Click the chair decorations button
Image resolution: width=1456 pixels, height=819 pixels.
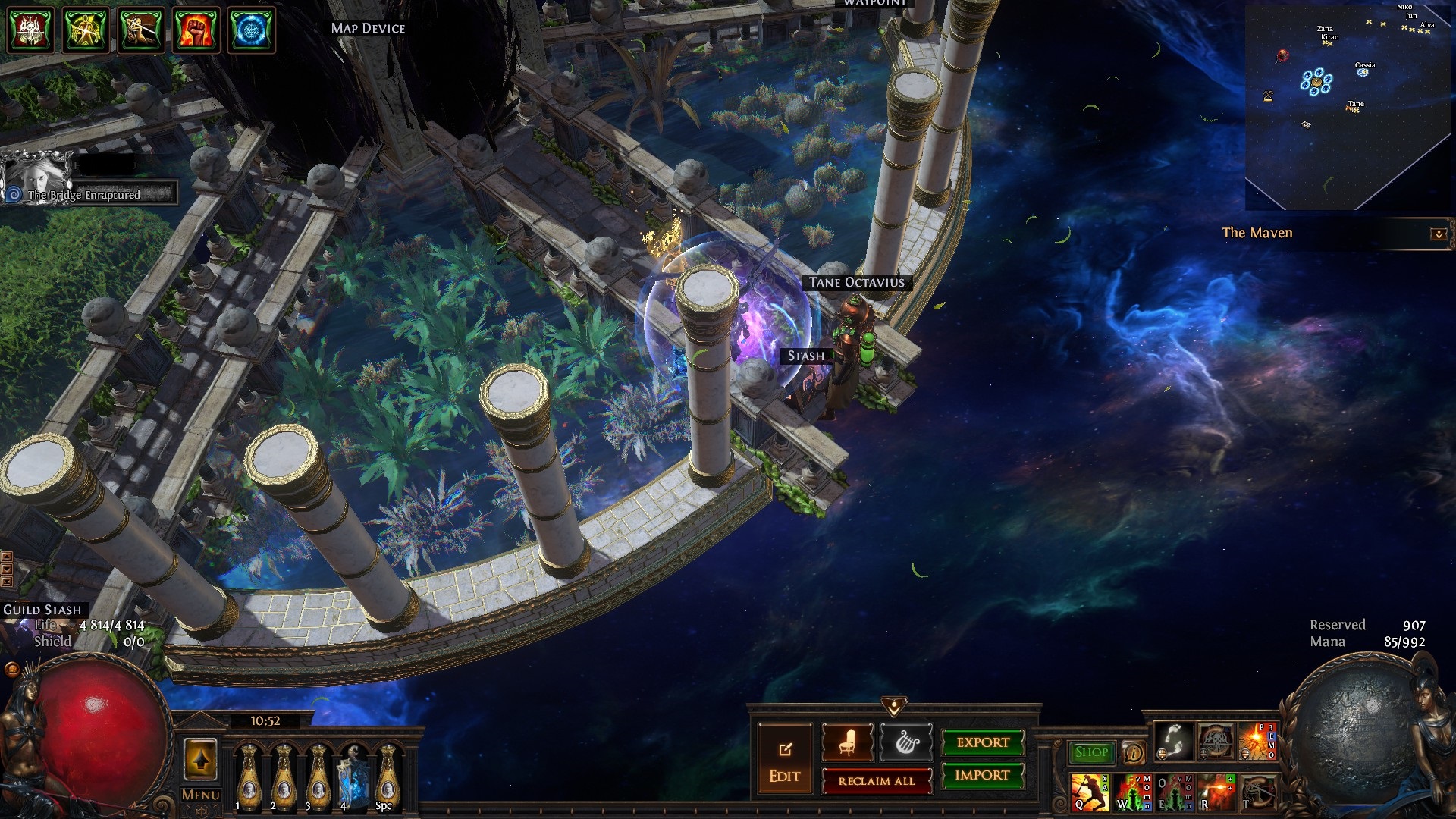click(x=847, y=742)
